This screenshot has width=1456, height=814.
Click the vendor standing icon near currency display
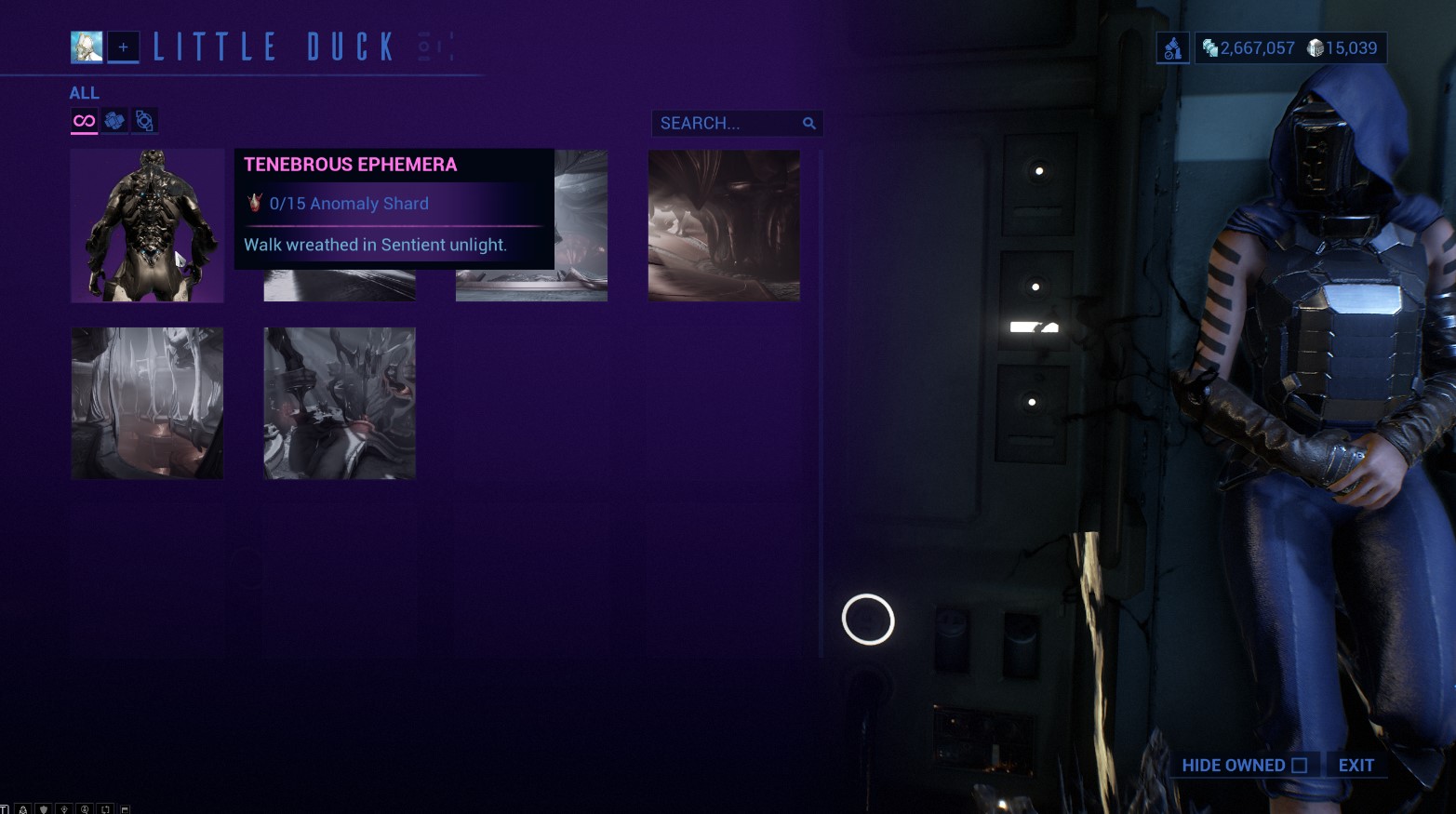[x=1172, y=47]
